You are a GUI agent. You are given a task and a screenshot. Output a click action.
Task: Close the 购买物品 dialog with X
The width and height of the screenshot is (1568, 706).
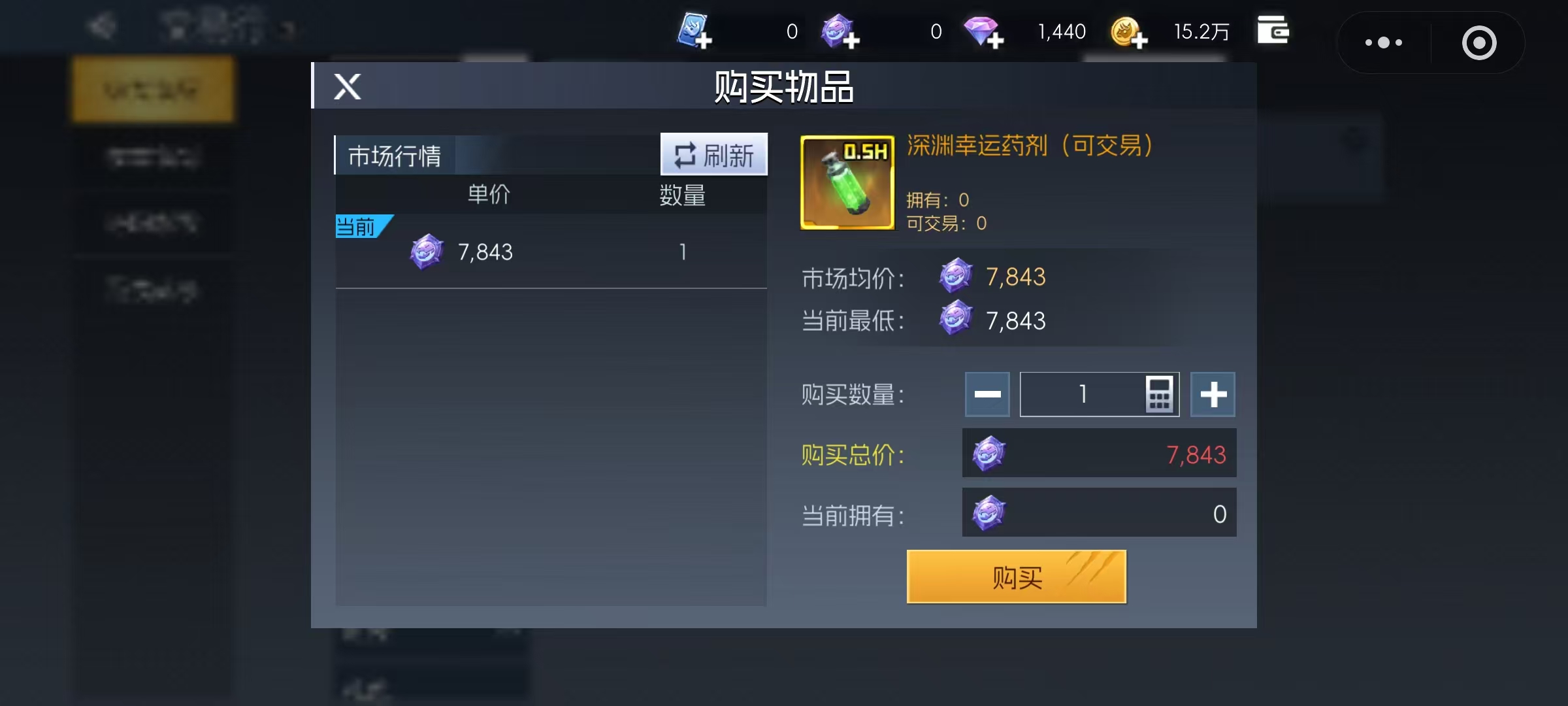pos(346,86)
